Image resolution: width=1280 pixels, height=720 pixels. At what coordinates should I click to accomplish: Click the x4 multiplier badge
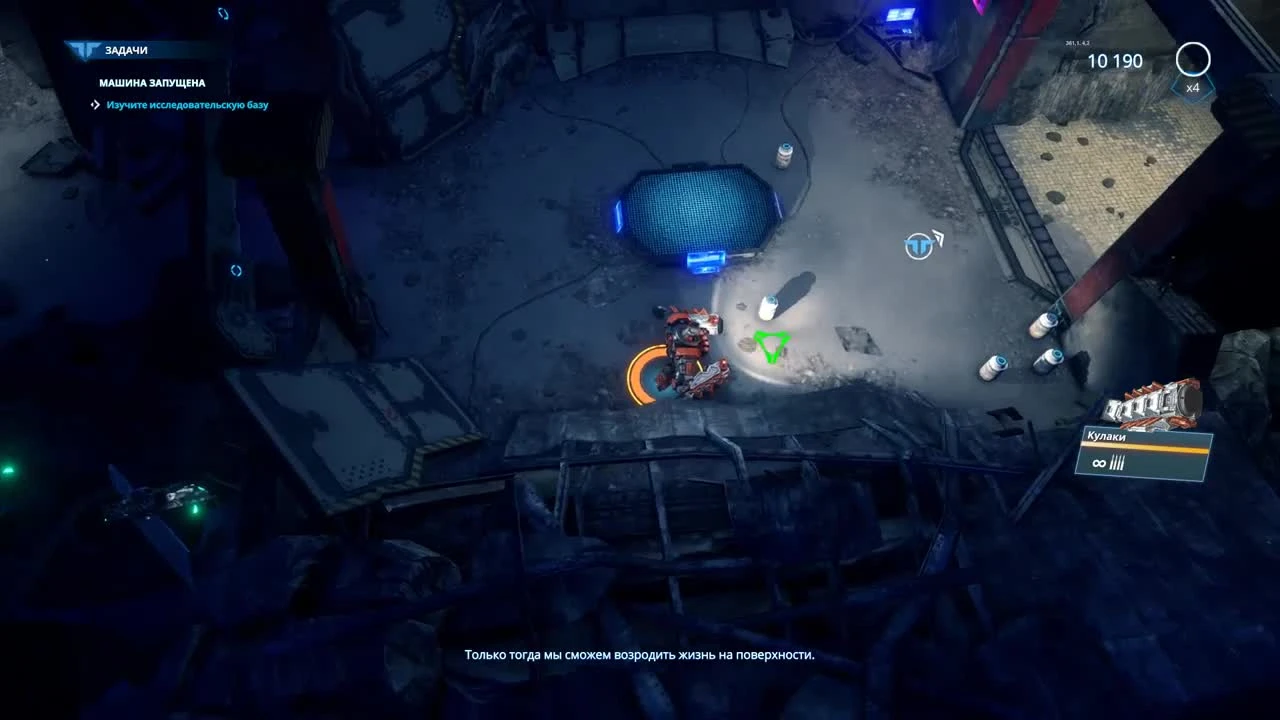(1191, 88)
